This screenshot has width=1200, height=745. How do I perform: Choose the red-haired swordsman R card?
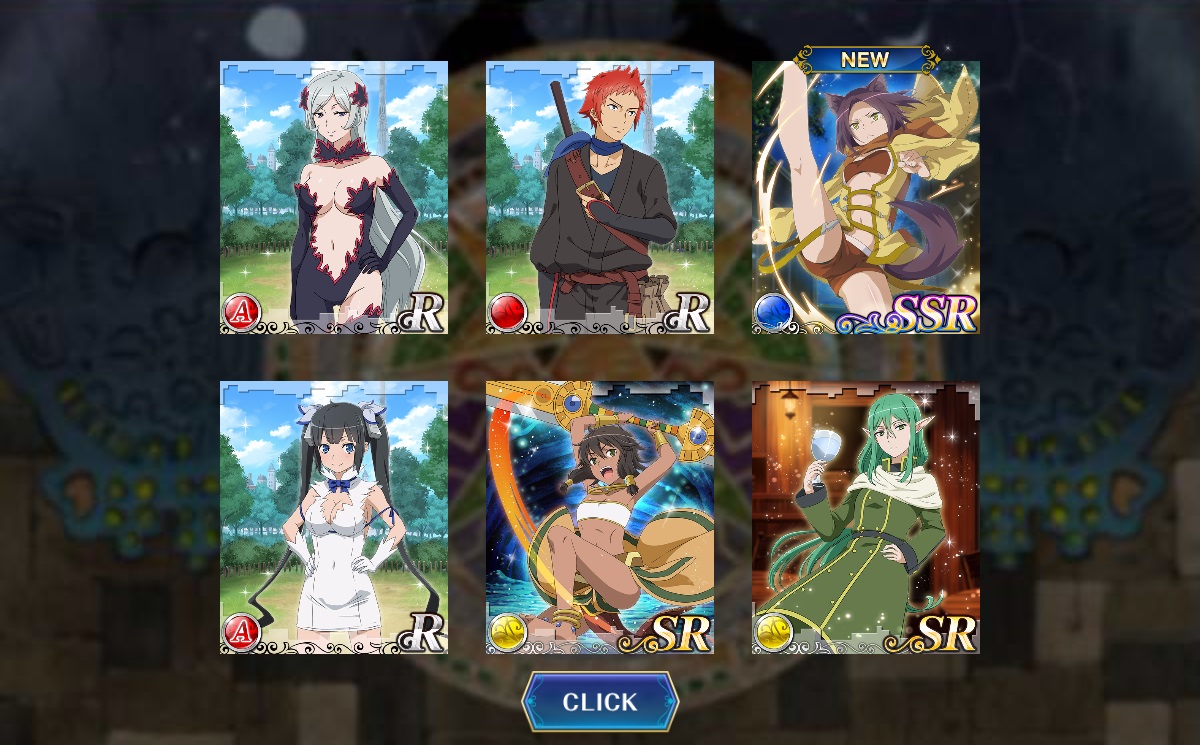pyautogui.click(x=600, y=197)
